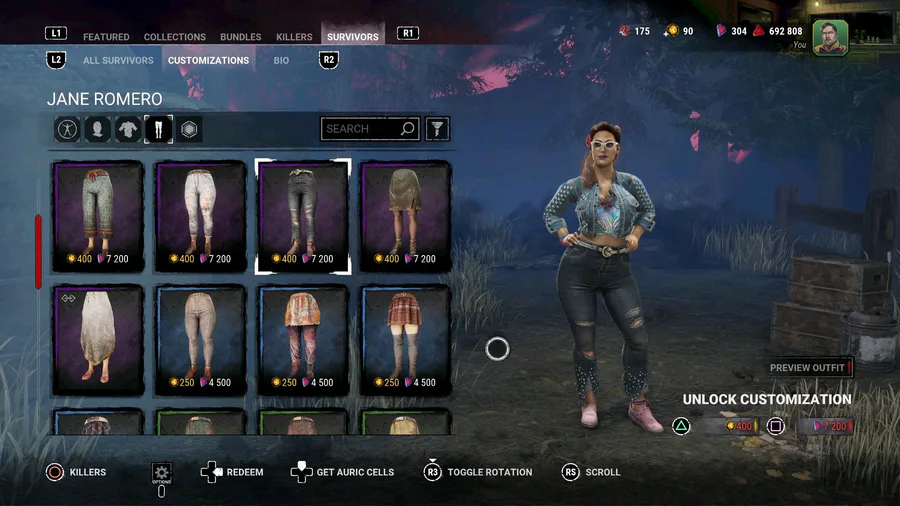Click the customization search box

click(x=362, y=129)
